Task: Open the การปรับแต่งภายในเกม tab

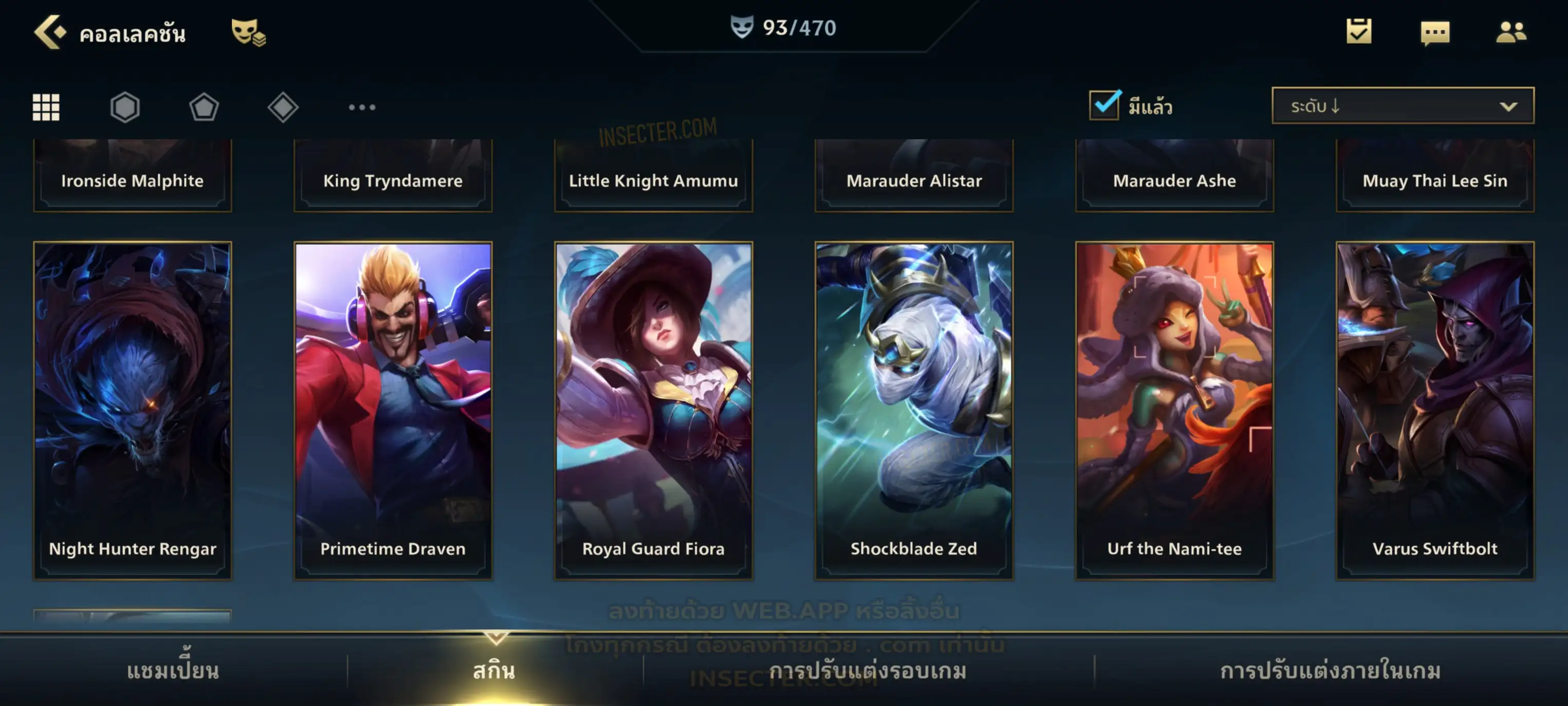Action: [1330, 670]
